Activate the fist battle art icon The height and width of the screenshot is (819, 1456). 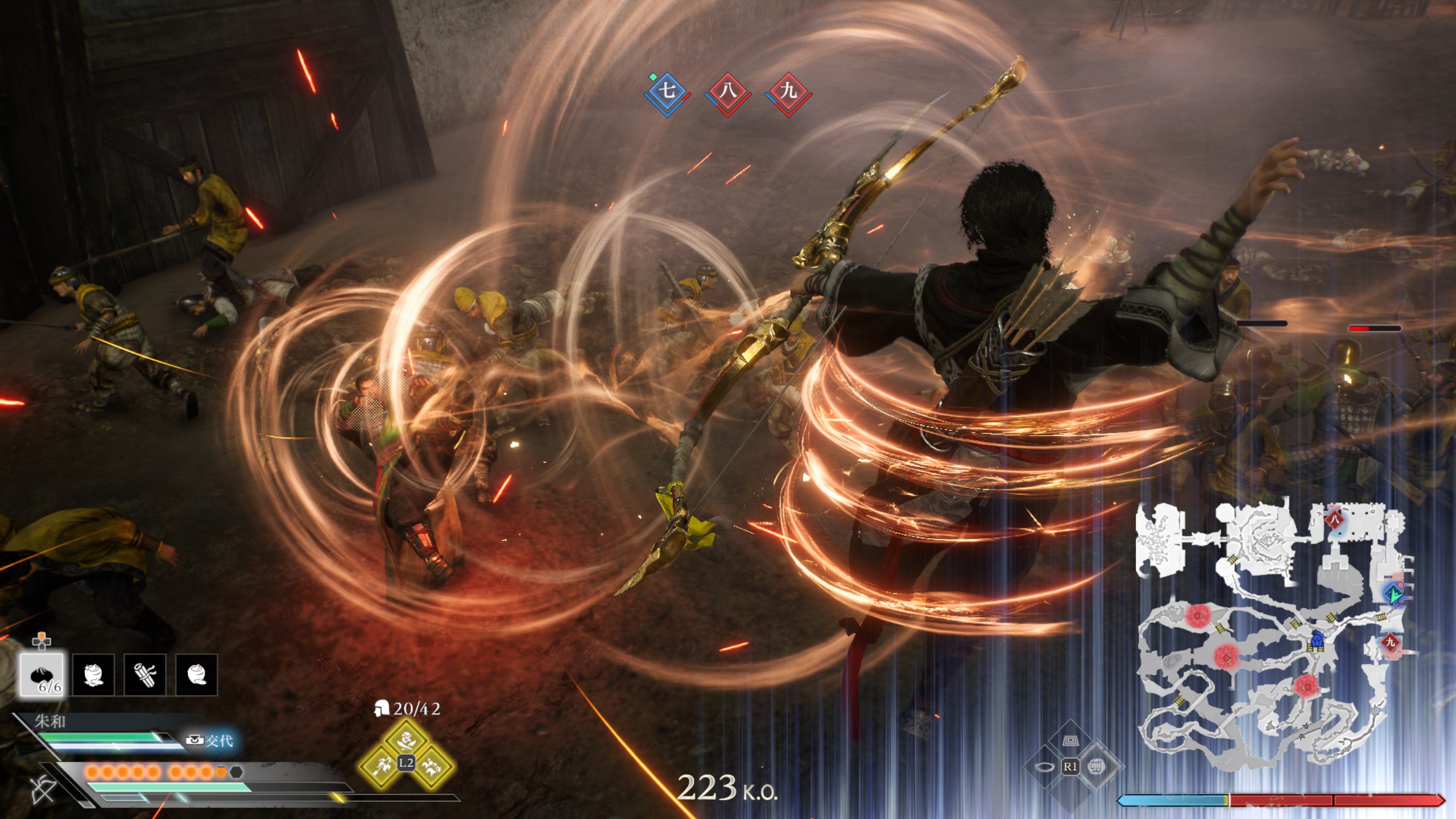tap(1096, 767)
